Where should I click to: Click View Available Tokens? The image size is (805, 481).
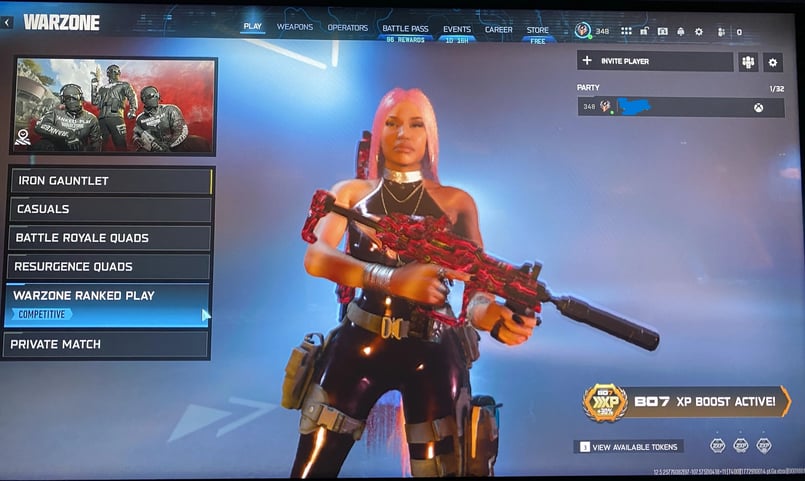629,447
